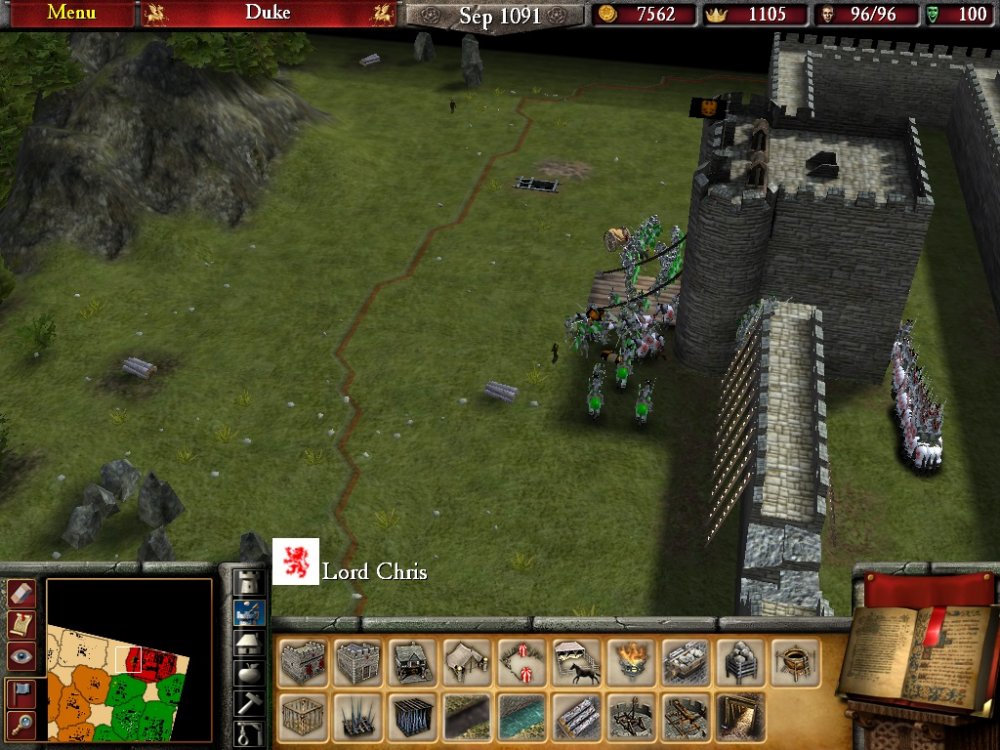Select the eraser delete tool
Viewport: 1000px width, 750px height.
point(21,593)
